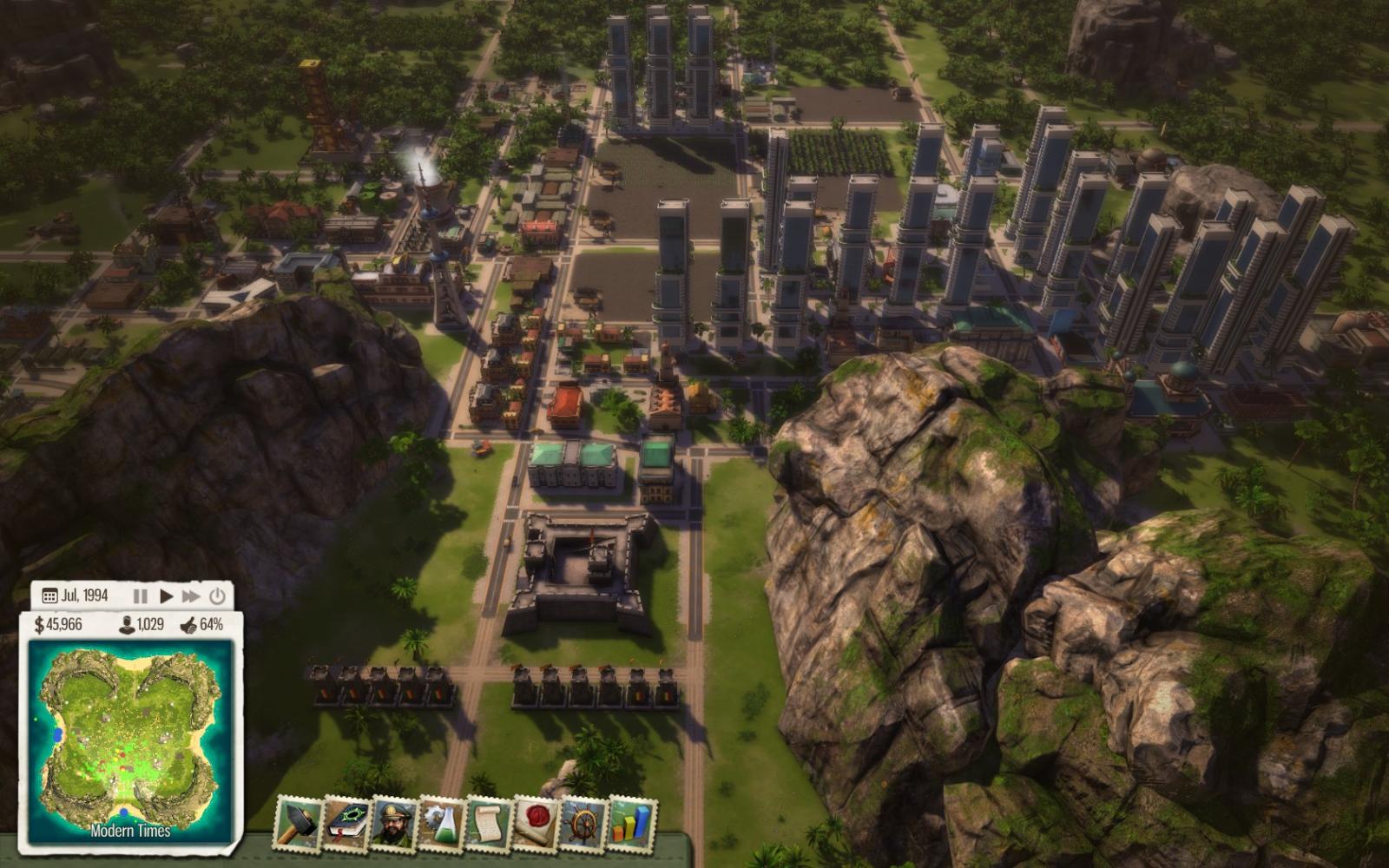Click the calendar date icon
1389x868 pixels.
49,596
